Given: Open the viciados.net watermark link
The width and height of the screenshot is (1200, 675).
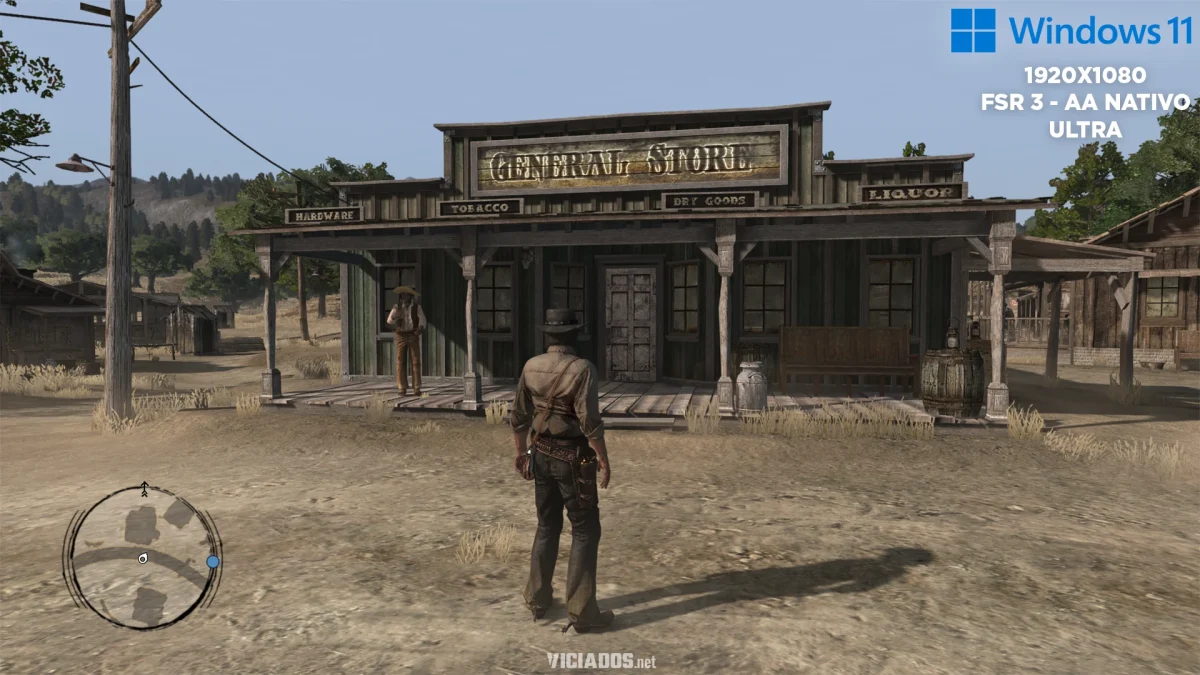Looking at the screenshot, I should (600, 660).
